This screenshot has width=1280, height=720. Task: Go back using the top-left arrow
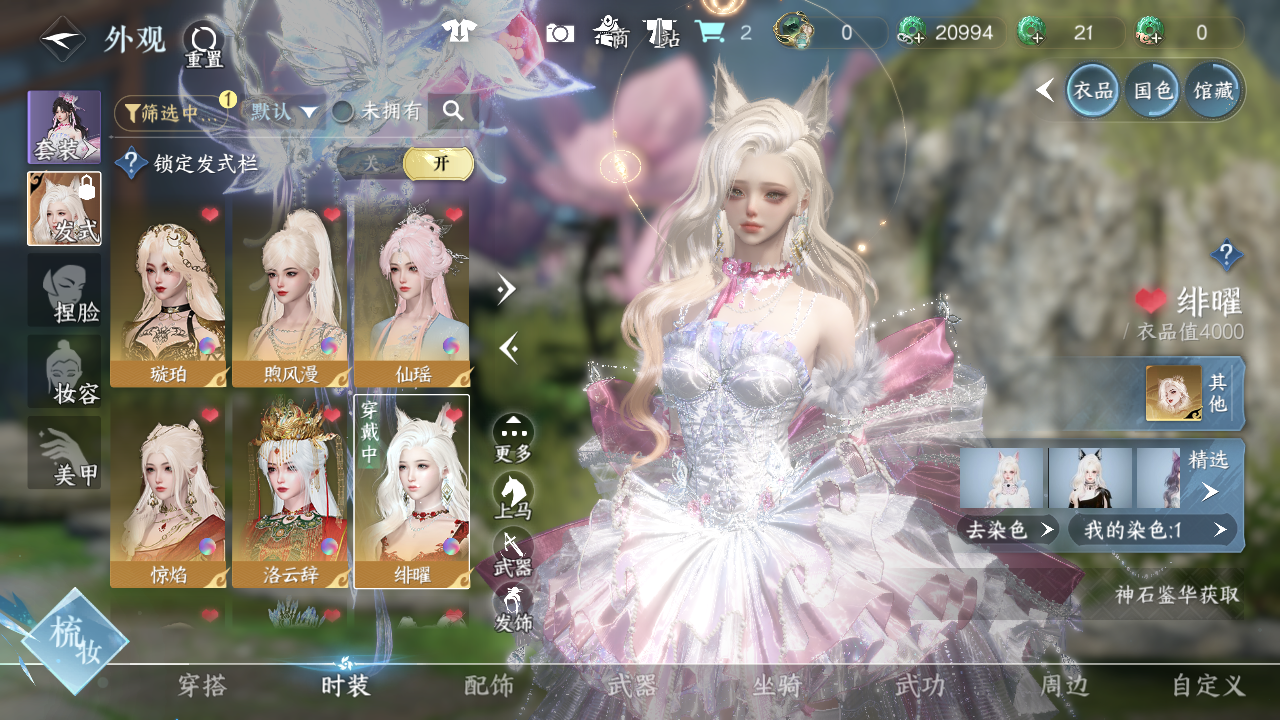point(62,40)
